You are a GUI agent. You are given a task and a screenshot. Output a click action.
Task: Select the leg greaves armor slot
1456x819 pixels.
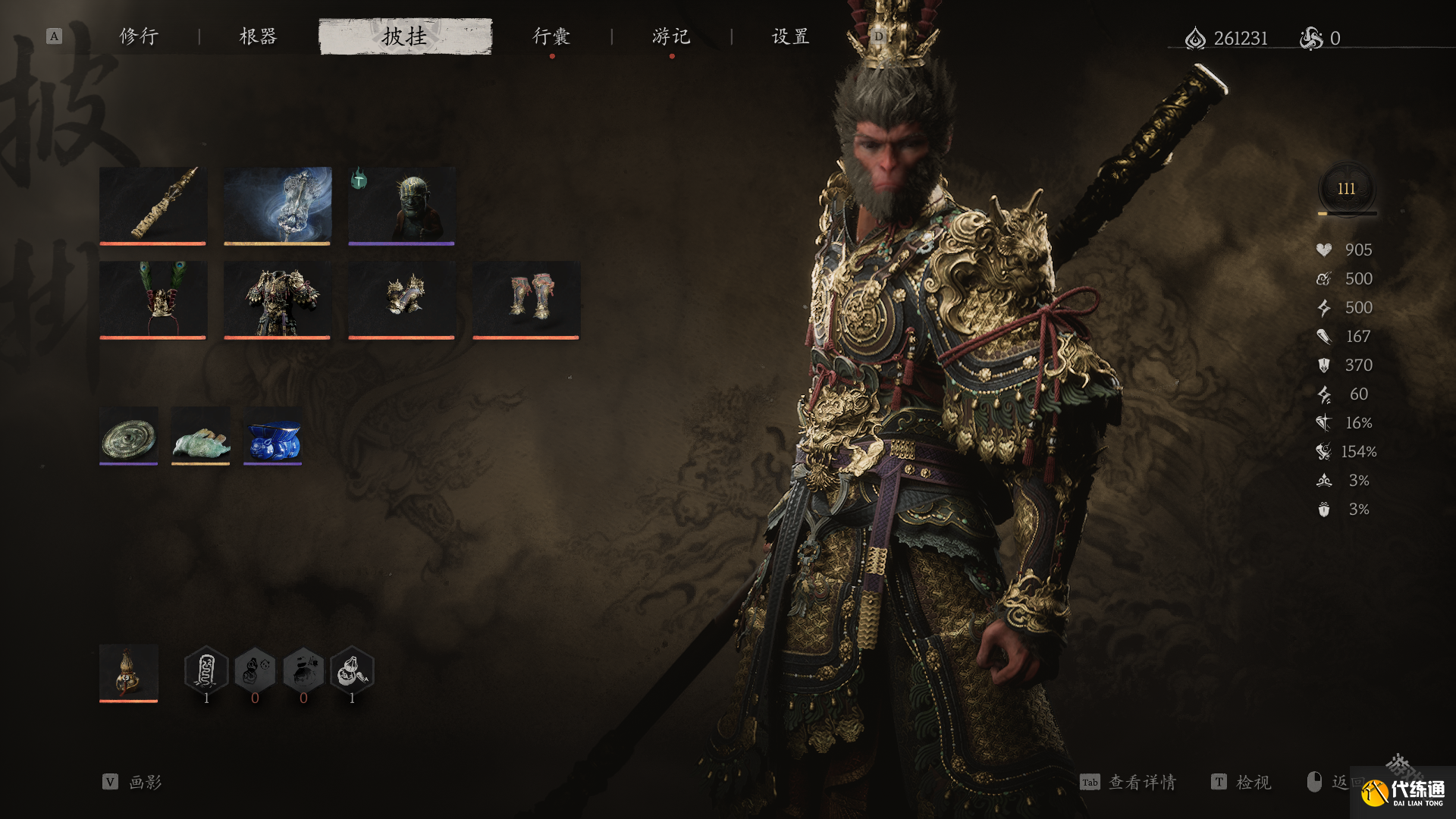(526, 299)
